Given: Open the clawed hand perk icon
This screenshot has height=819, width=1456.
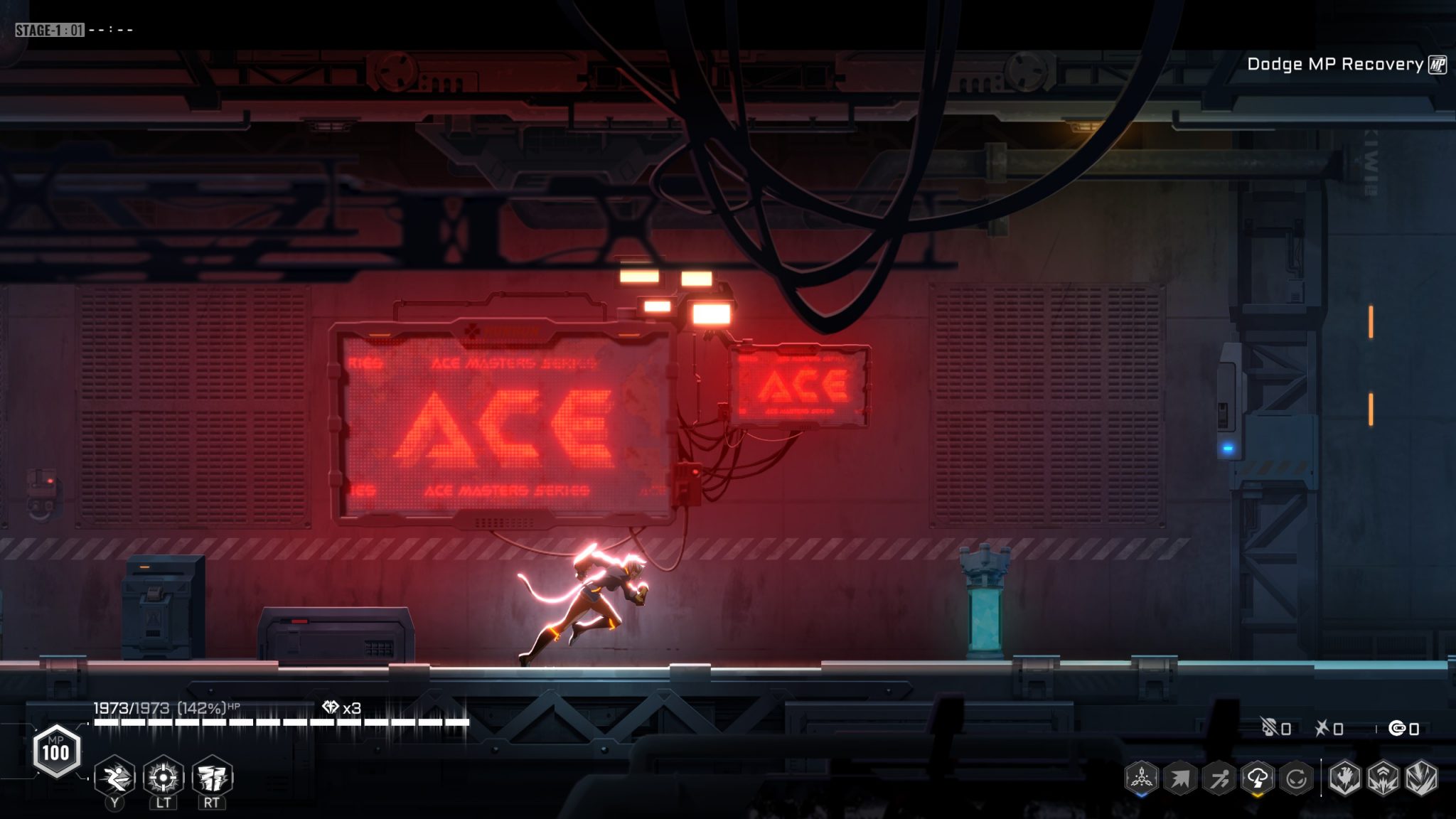Looking at the screenshot, I should click(x=1344, y=778).
